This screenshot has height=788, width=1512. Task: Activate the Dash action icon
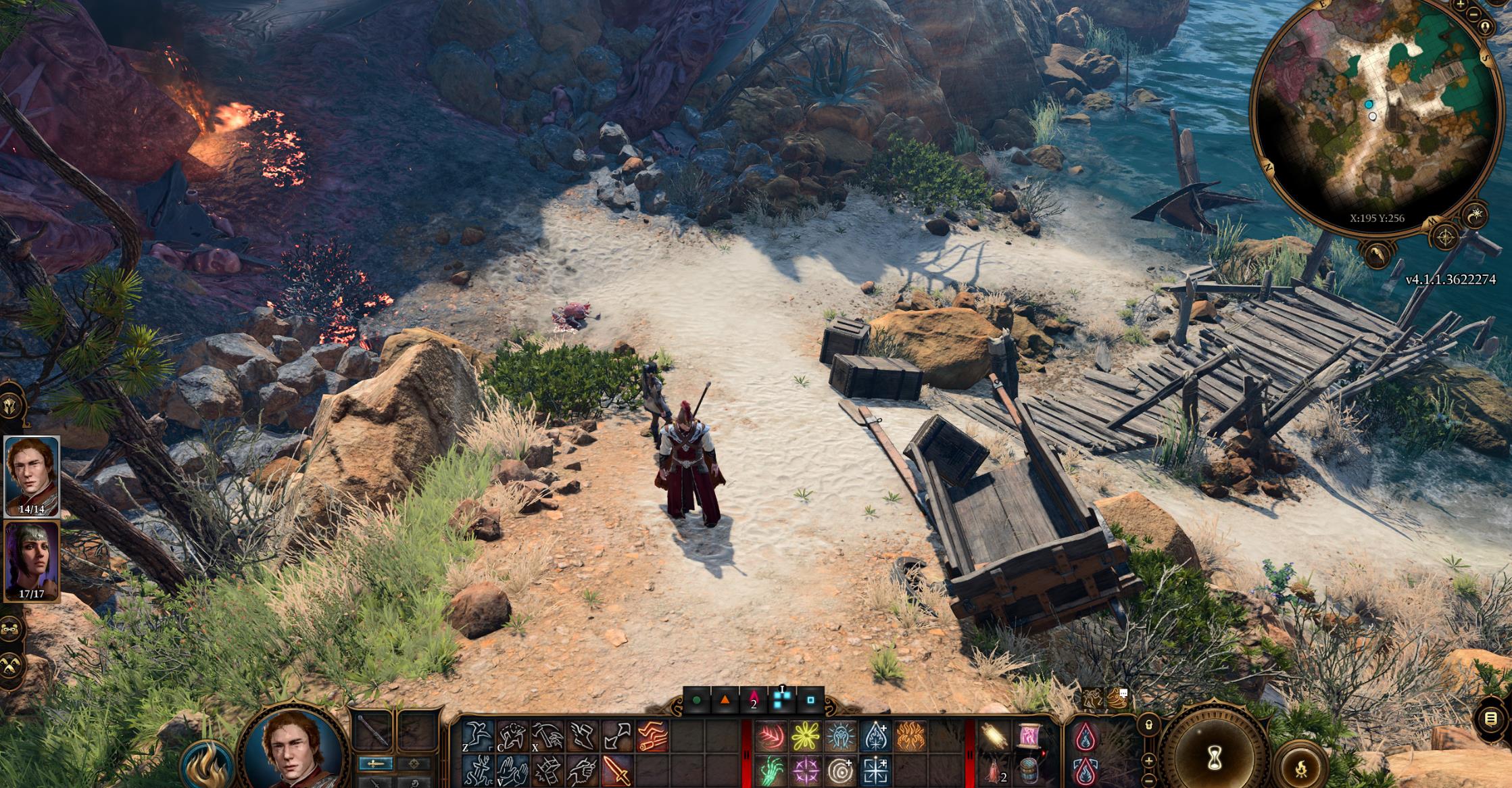652,737
